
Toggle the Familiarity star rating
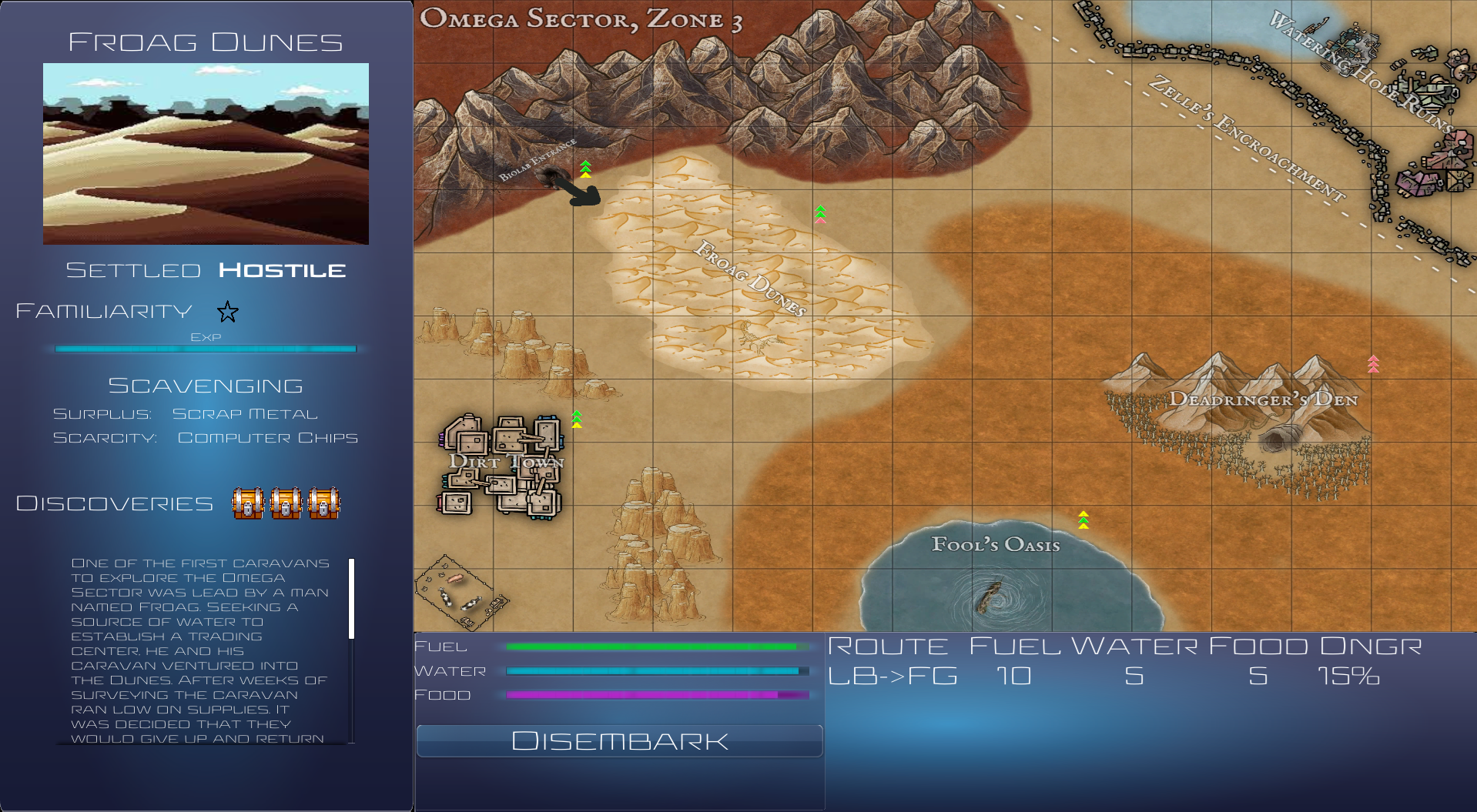[x=227, y=312]
